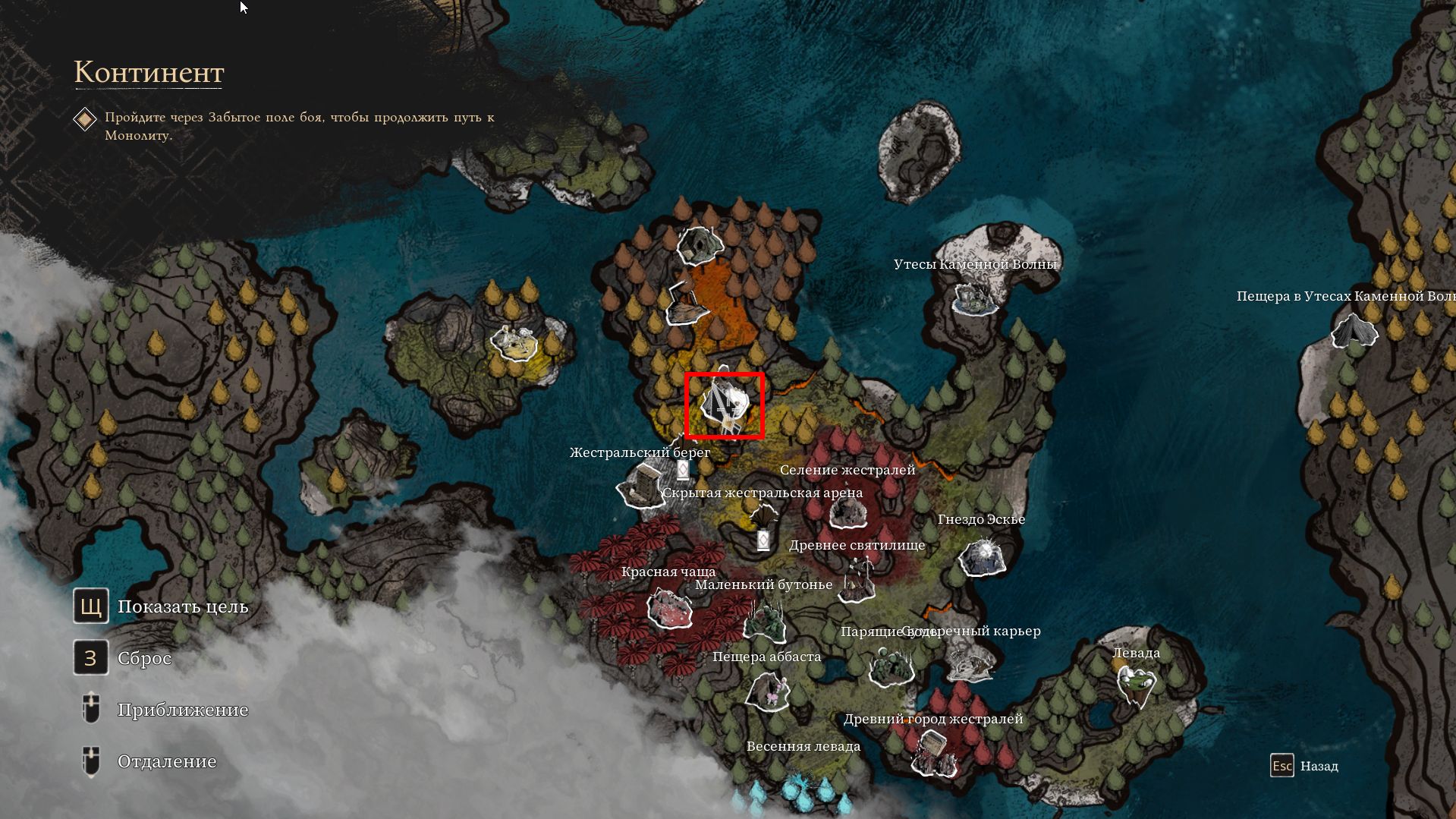Choose Пещера в Утесах Каменной Волны location

point(1353,331)
